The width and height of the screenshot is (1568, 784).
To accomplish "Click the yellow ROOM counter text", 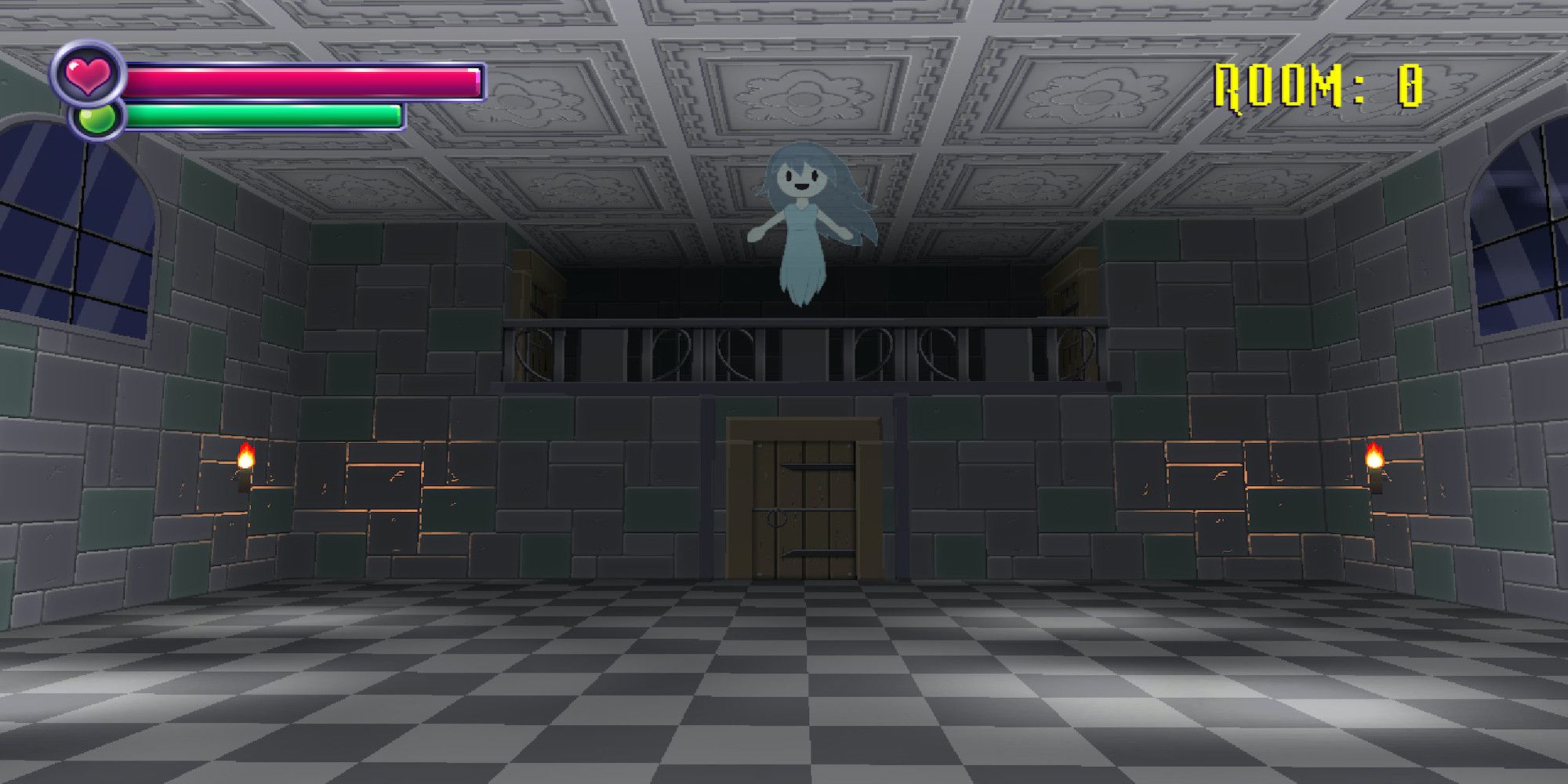I will pyautogui.click(x=1317, y=85).
